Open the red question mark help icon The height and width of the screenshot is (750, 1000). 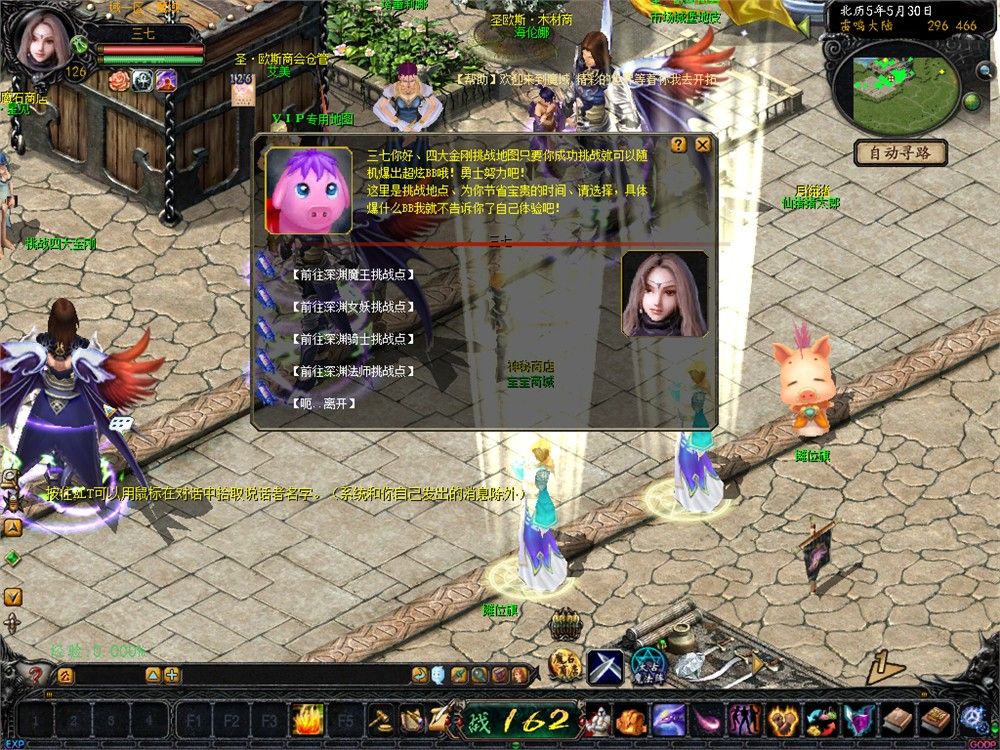click(x=37, y=675)
